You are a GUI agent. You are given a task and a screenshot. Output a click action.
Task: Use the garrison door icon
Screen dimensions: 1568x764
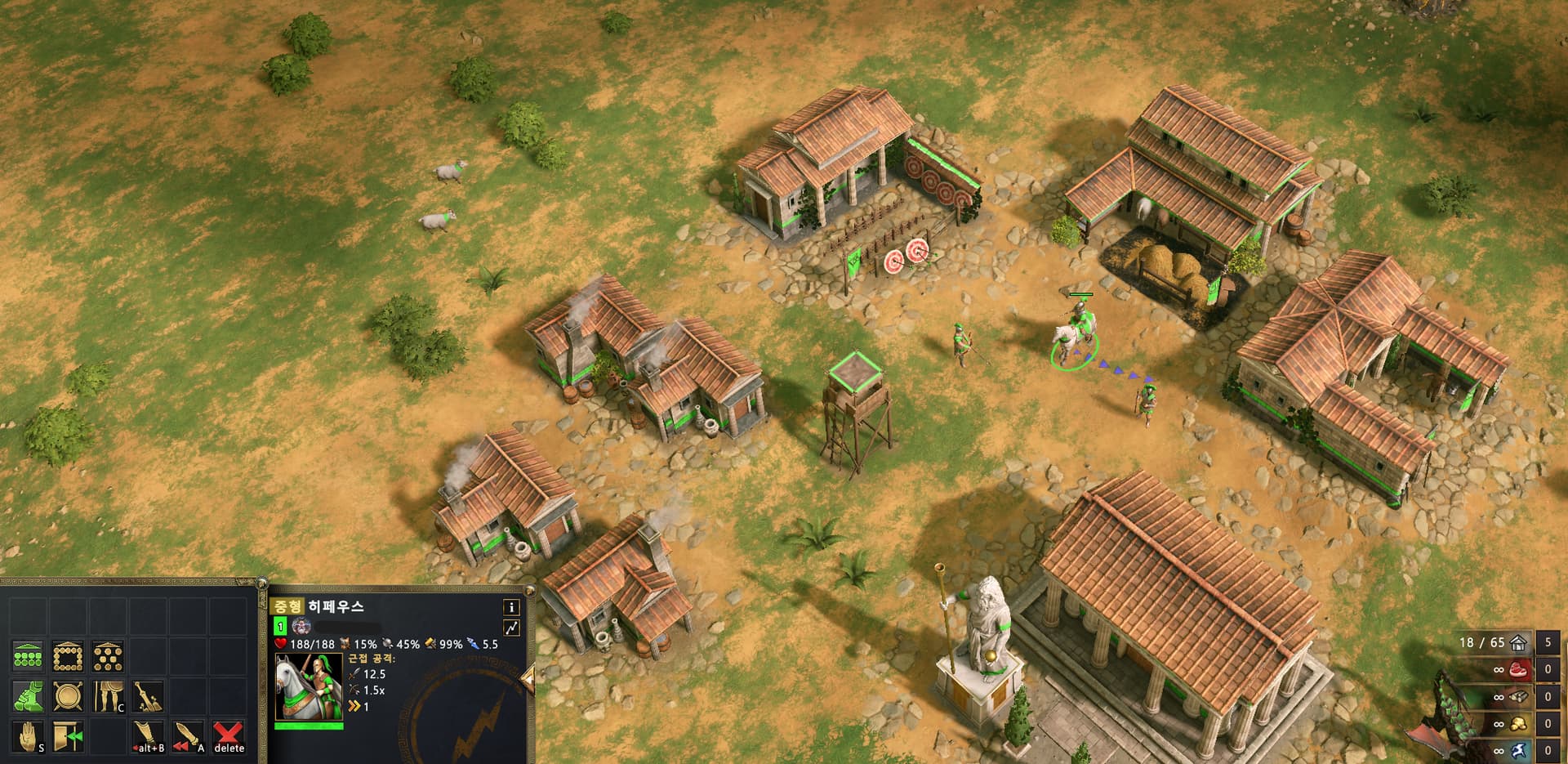pos(68,736)
